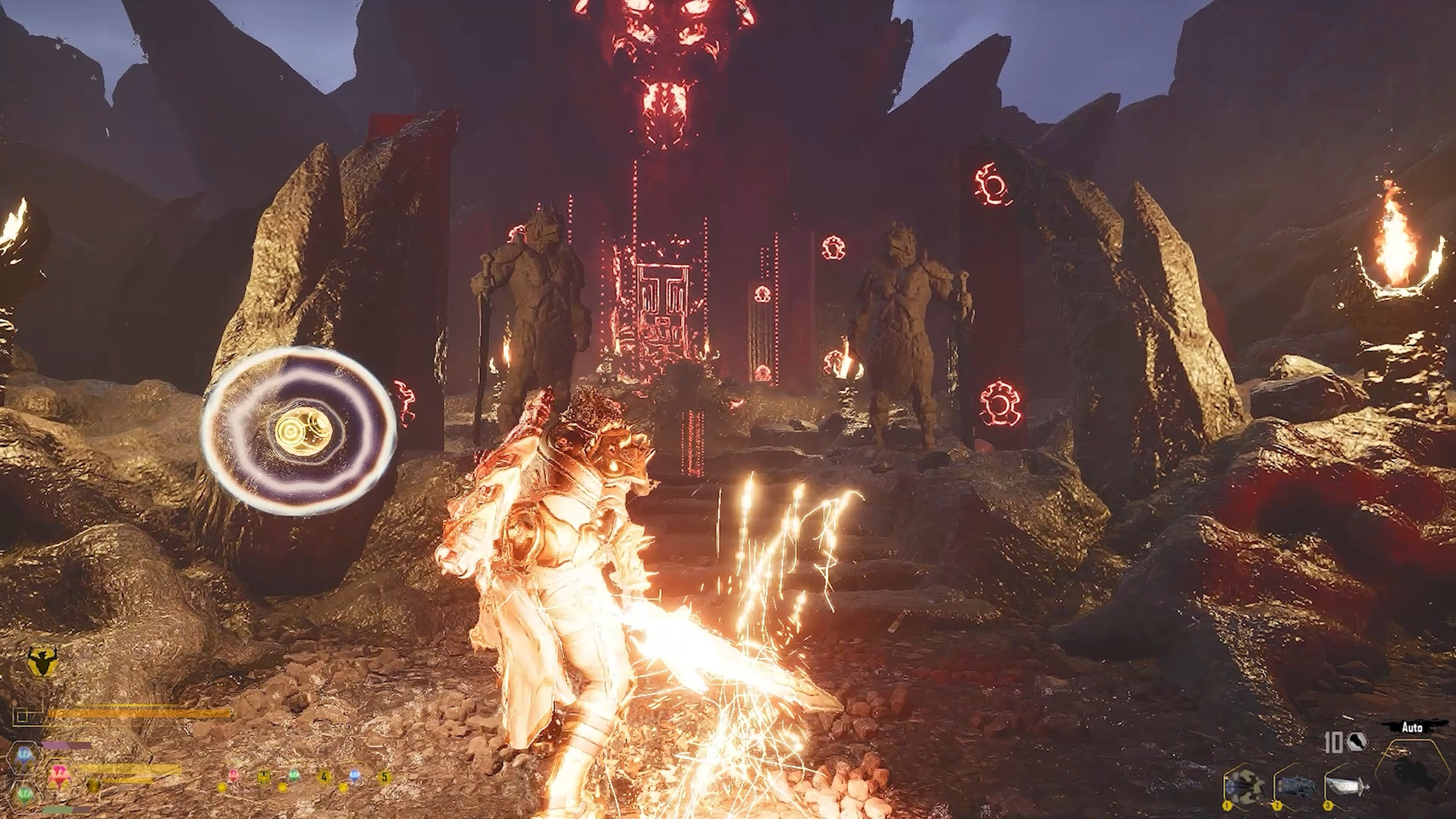
Task: Select the glaive in weapon slot 1
Action: tap(1245, 785)
